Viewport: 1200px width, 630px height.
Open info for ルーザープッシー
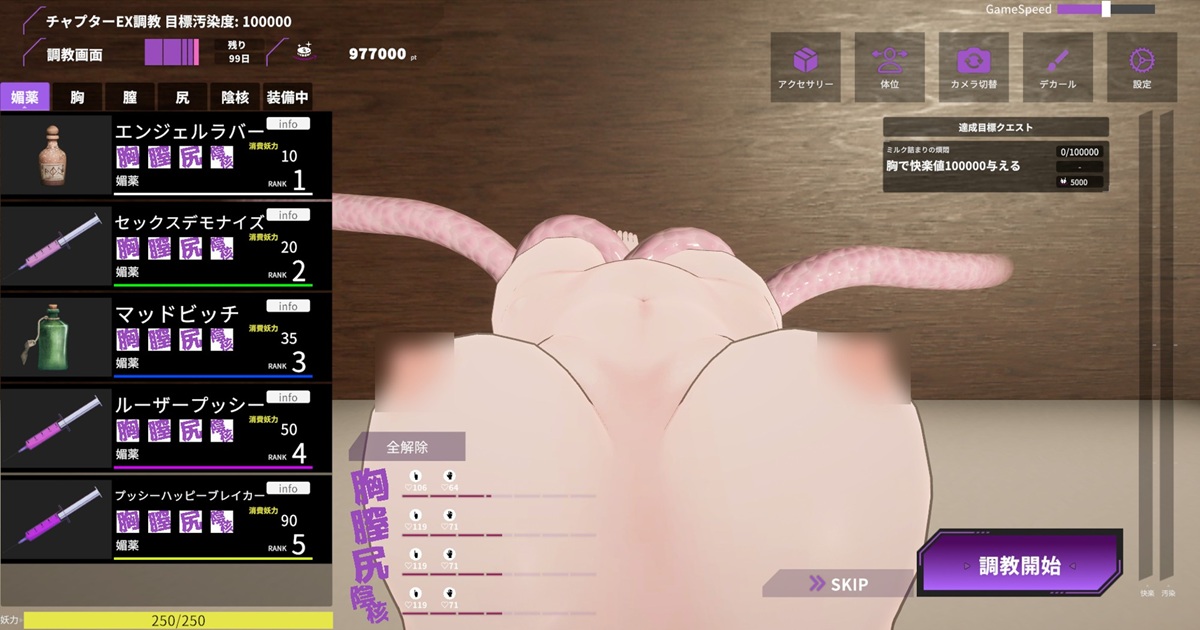288,397
